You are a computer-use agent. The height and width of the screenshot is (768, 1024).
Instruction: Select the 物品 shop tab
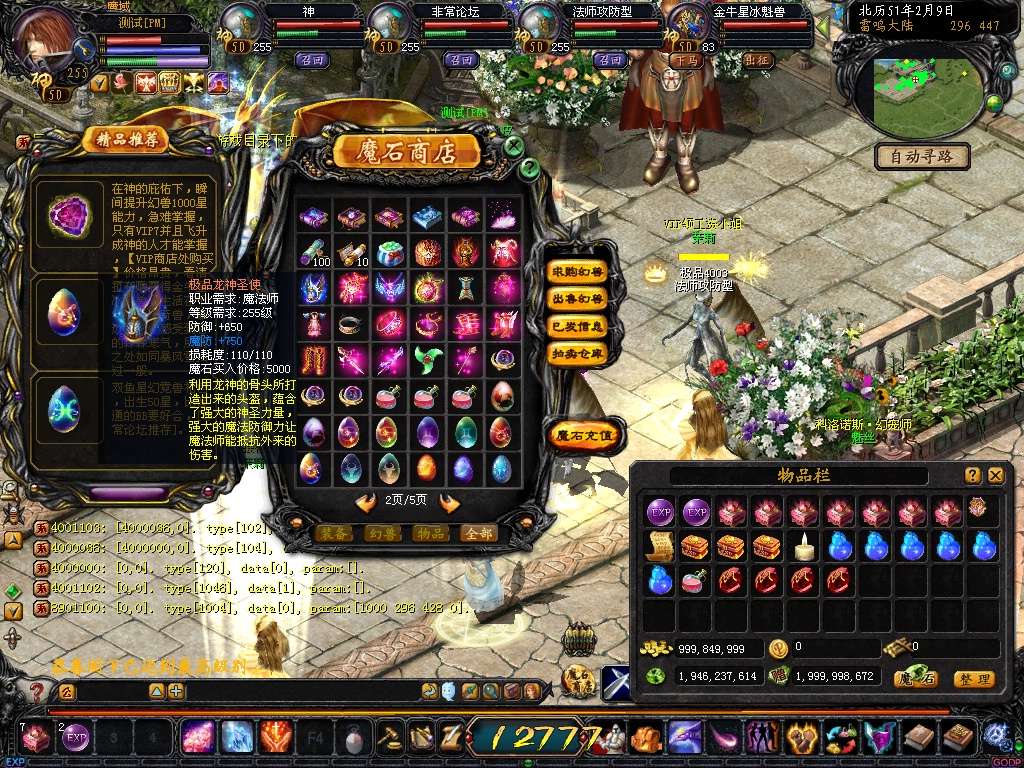click(429, 534)
